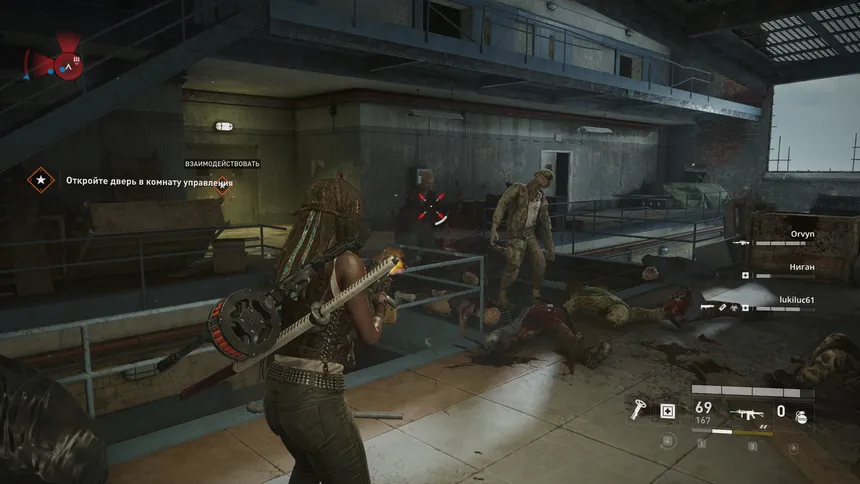Click the diamond interaction marker on the door
The height and width of the screenshot is (484, 860).
coord(222,183)
